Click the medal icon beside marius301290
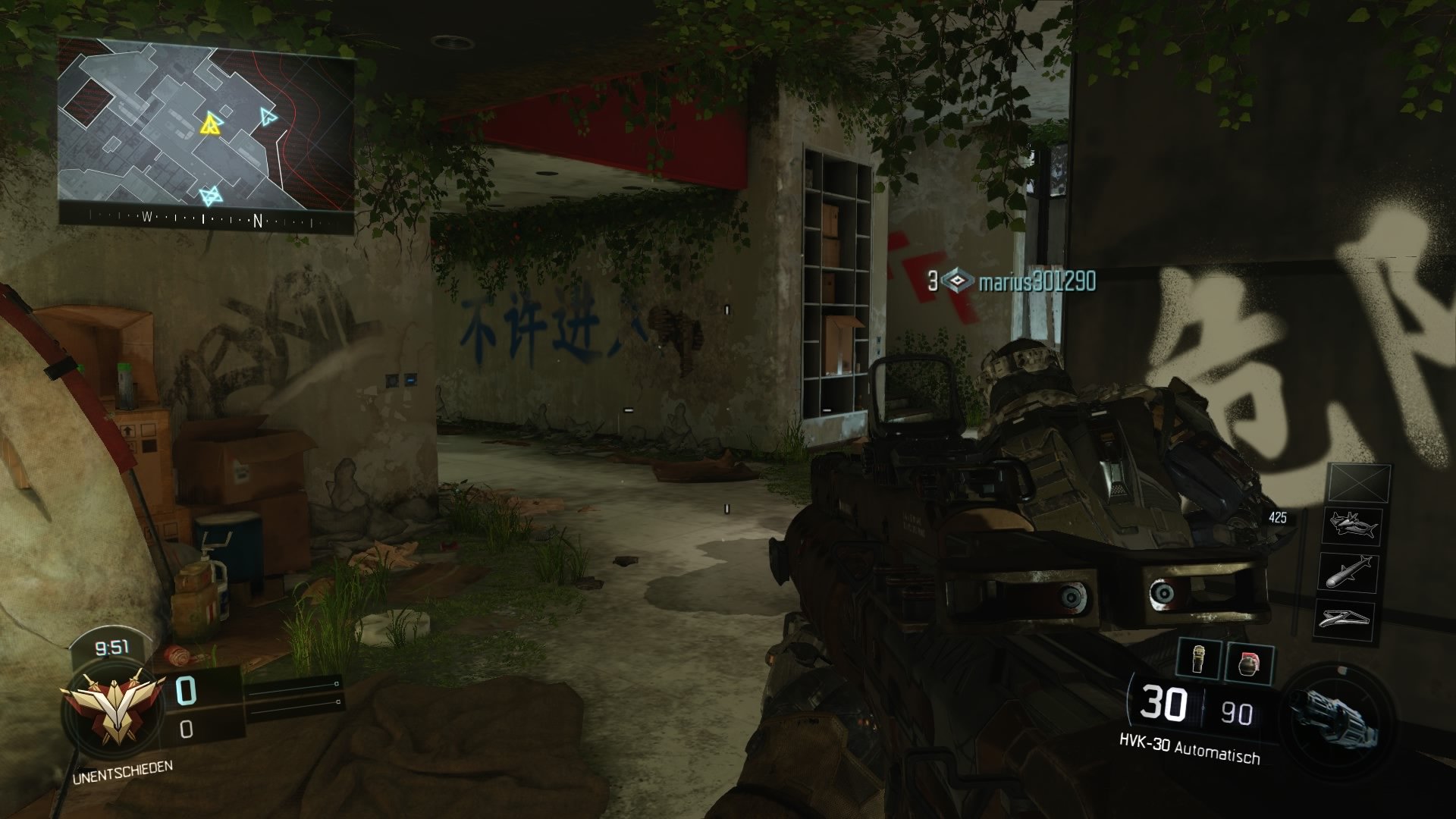This screenshot has width=1456, height=819. [959, 281]
